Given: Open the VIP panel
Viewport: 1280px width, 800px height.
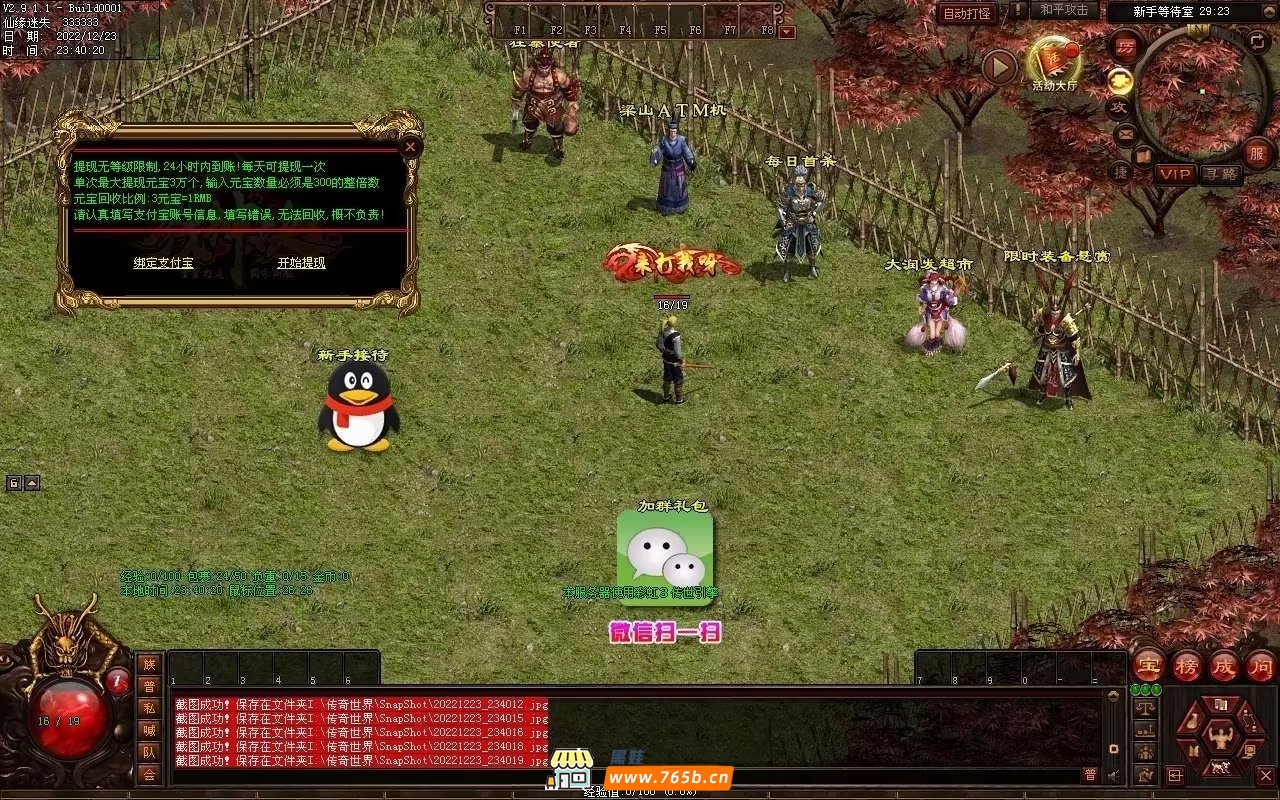Looking at the screenshot, I should tap(1175, 174).
